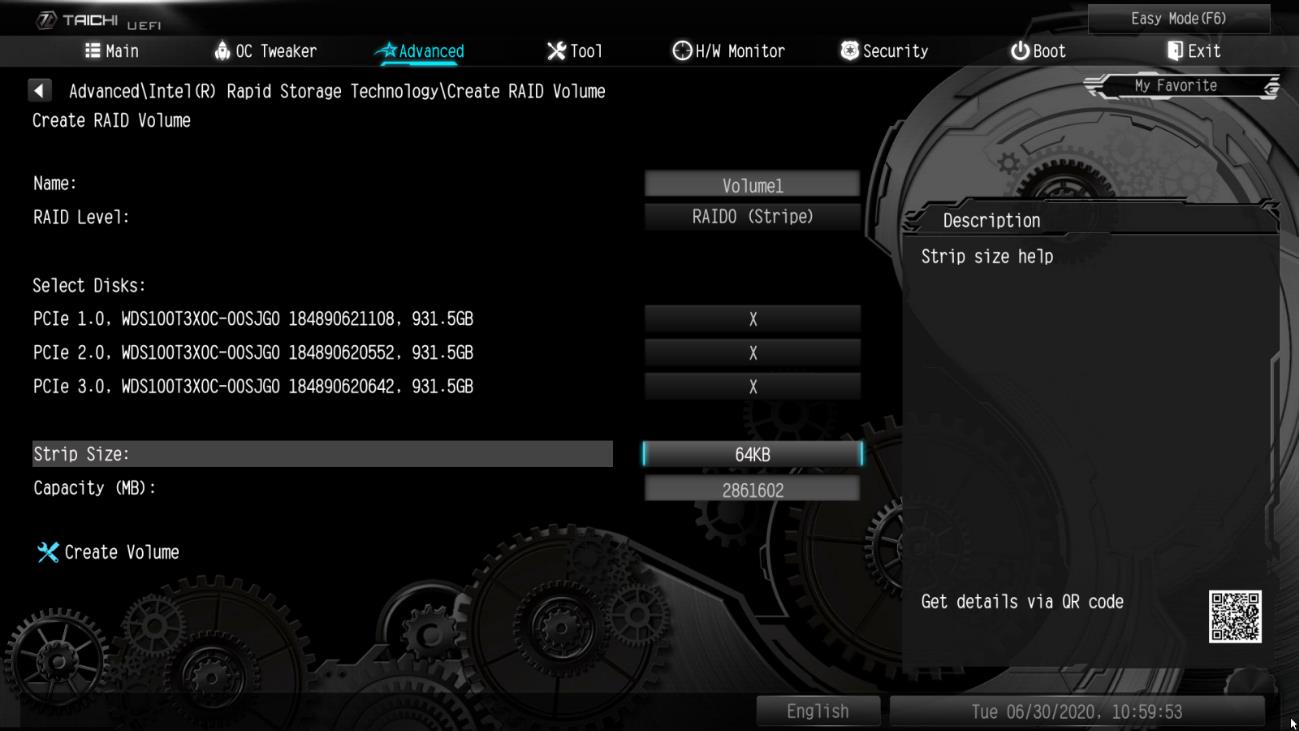Viewport: 1299px width, 731px height.
Task: Switch to the Exit tab
Action: (x=1190, y=51)
